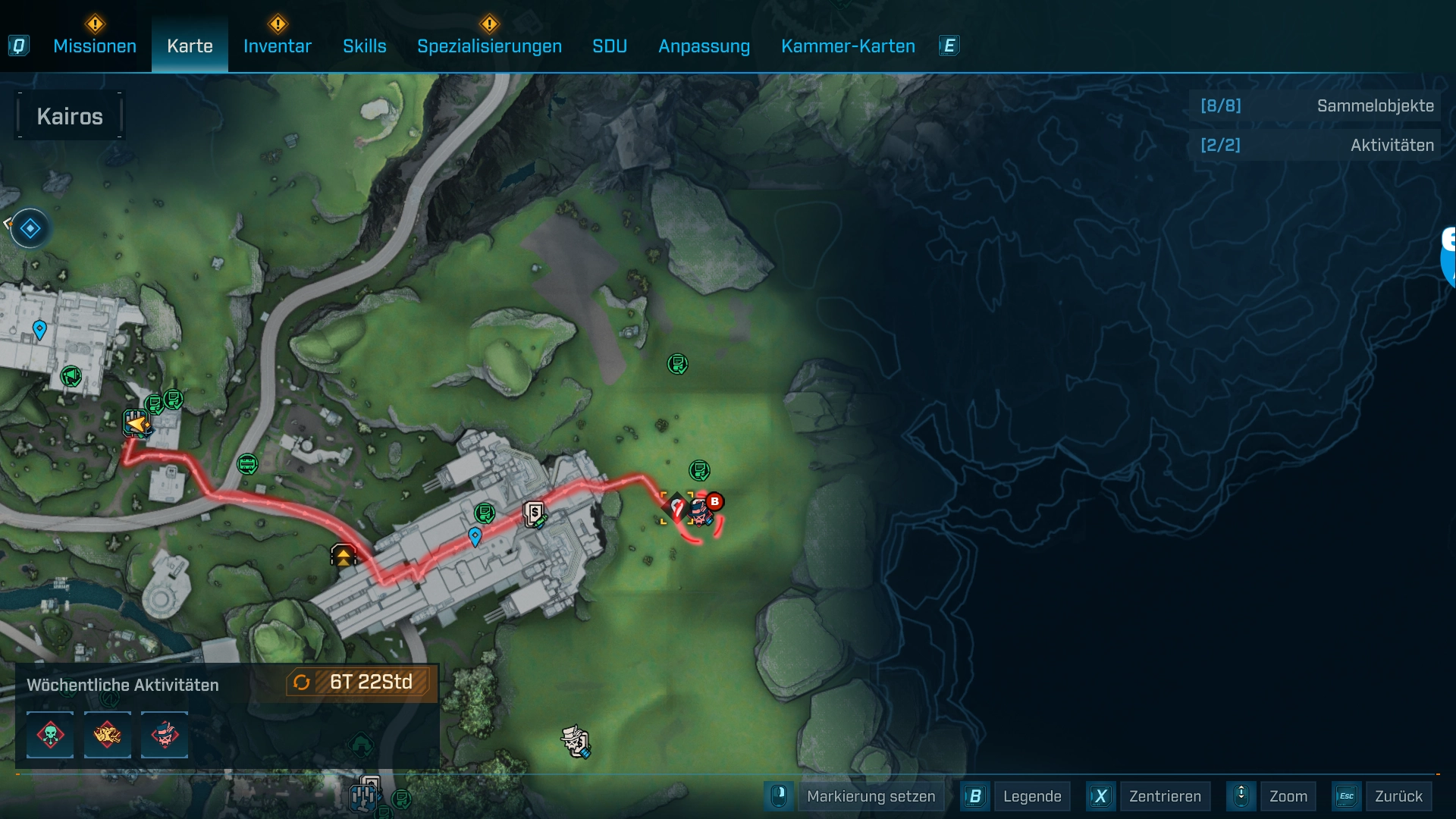Select the red boss marker on map
Image resolution: width=1456 pixels, height=819 pixels.
tap(714, 501)
